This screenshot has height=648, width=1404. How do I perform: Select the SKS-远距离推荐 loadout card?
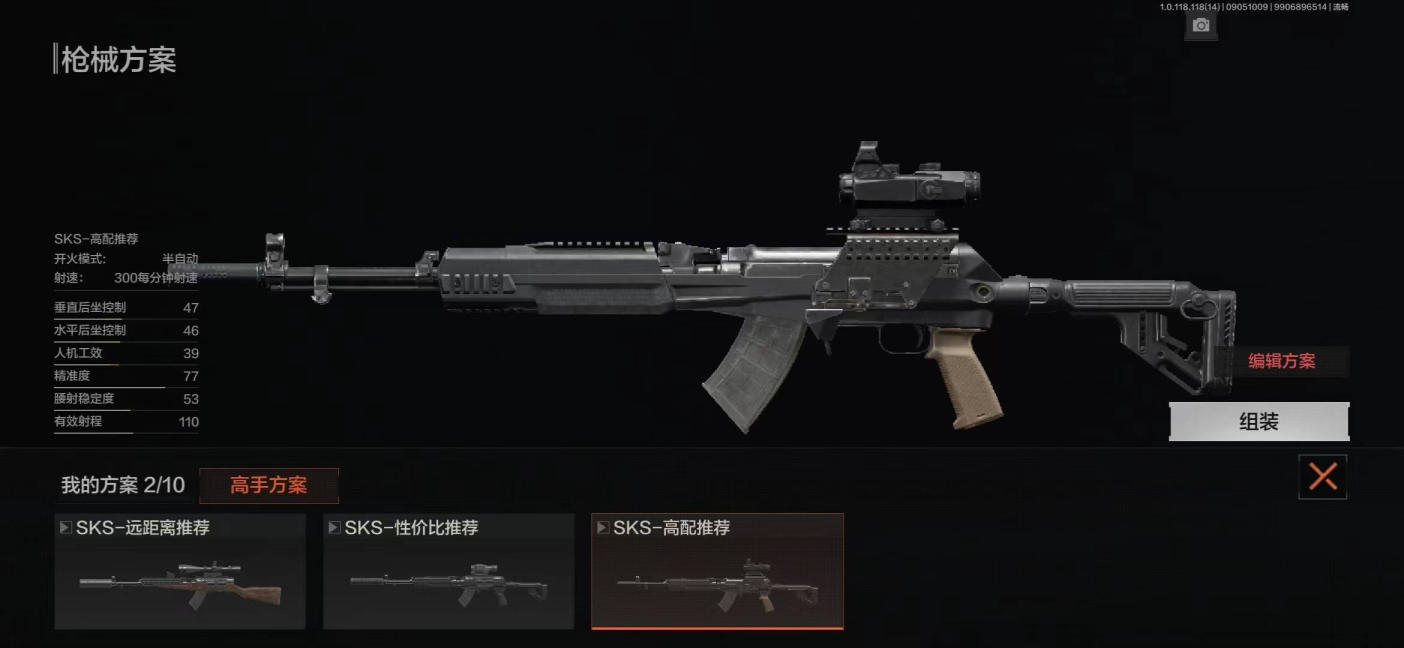(x=180, y=572)
